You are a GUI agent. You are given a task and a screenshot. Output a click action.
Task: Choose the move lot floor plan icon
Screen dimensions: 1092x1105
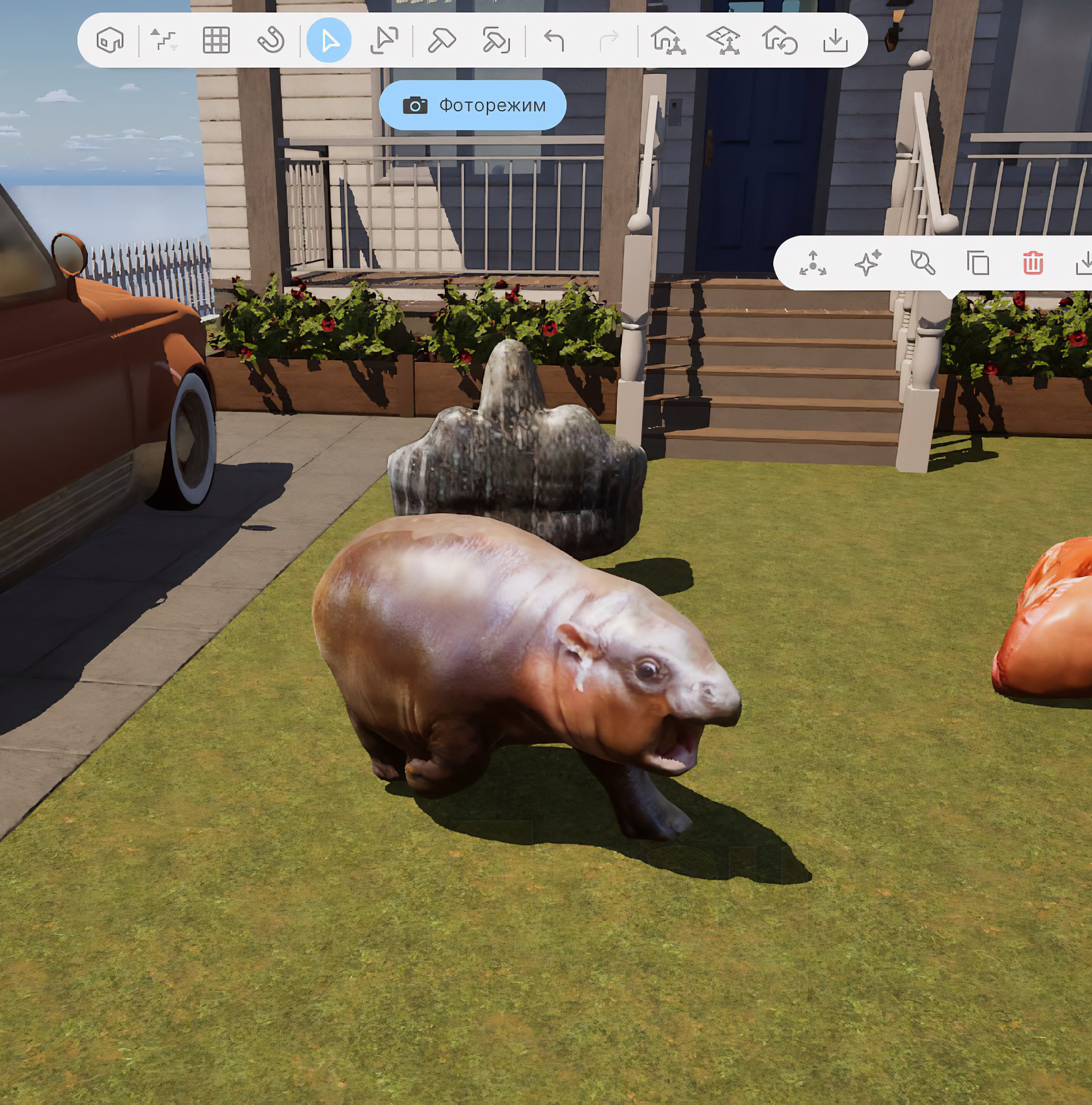pyautogui.click(x=723, y=40)
